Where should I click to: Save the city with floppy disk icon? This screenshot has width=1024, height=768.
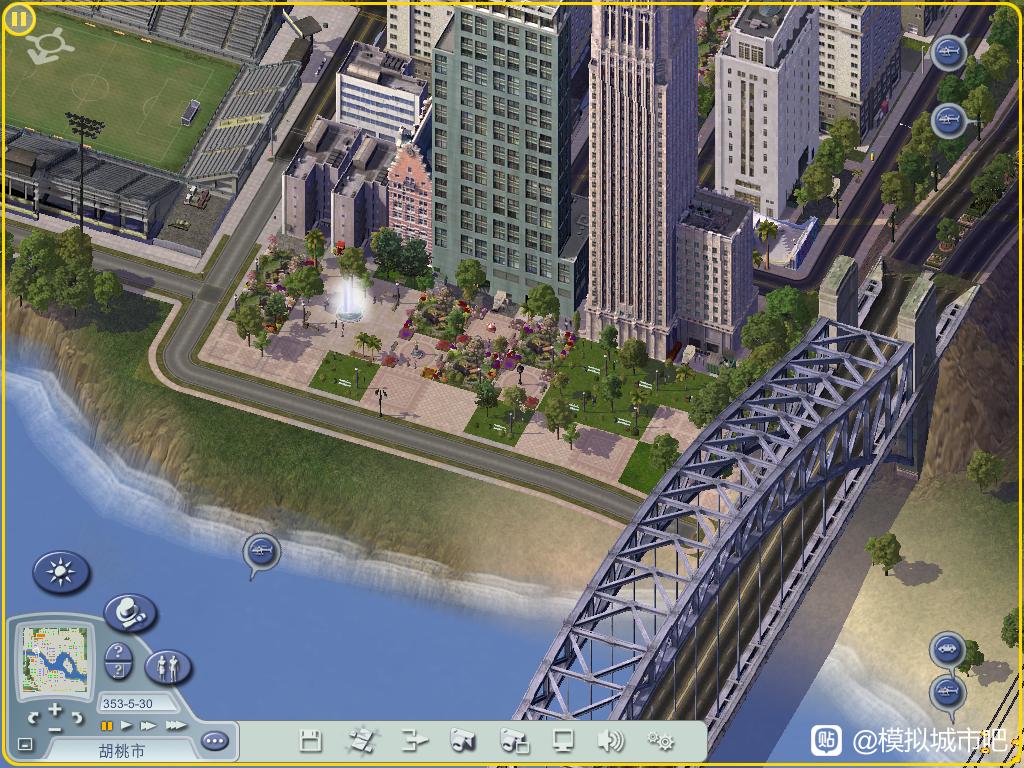[x=311, y=741]
